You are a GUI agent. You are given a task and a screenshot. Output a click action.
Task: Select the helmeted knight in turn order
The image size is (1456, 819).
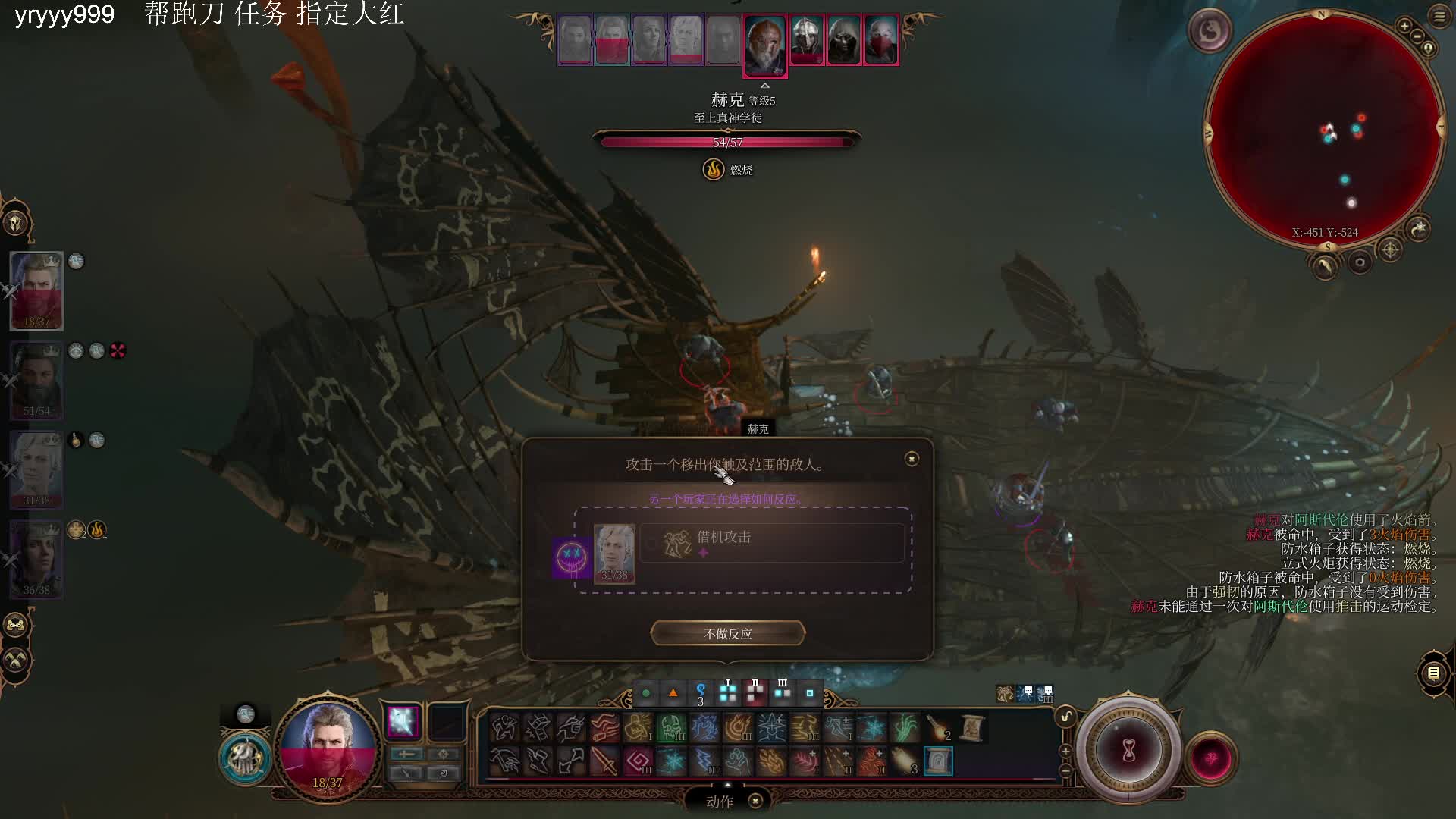(x=805, y=40)
